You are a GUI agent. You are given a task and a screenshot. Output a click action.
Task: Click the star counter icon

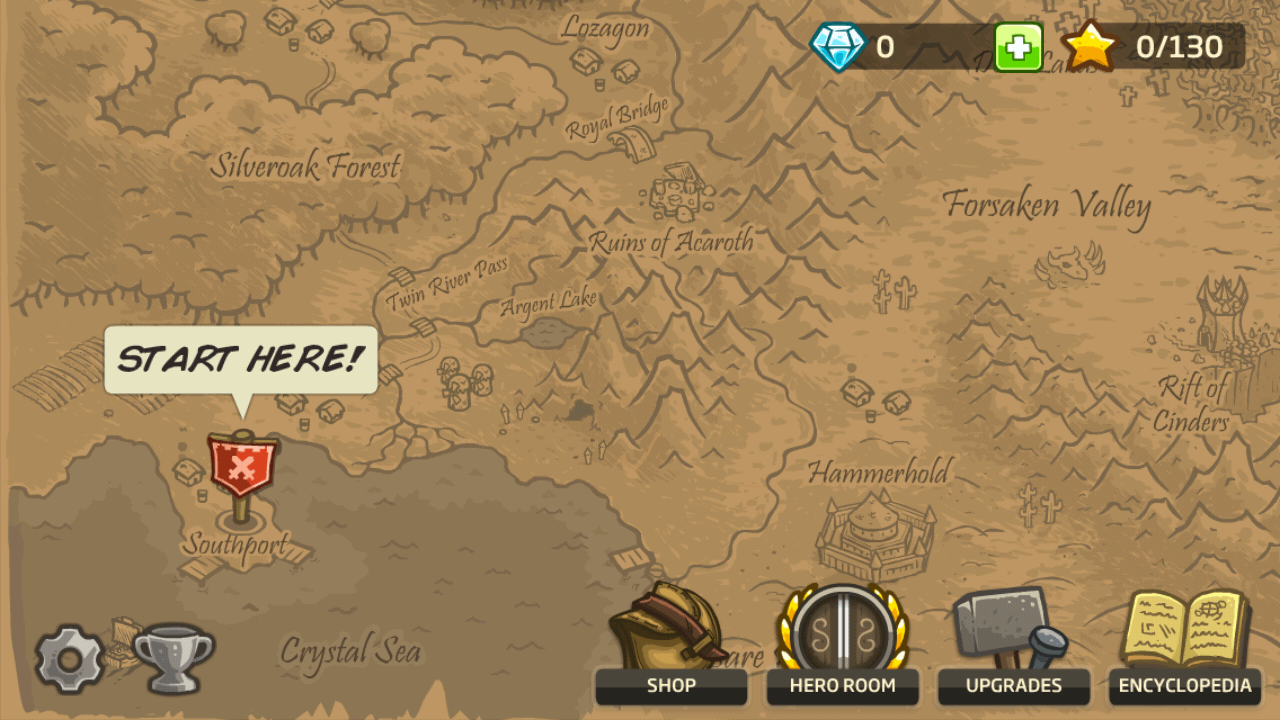point(1089,45)
